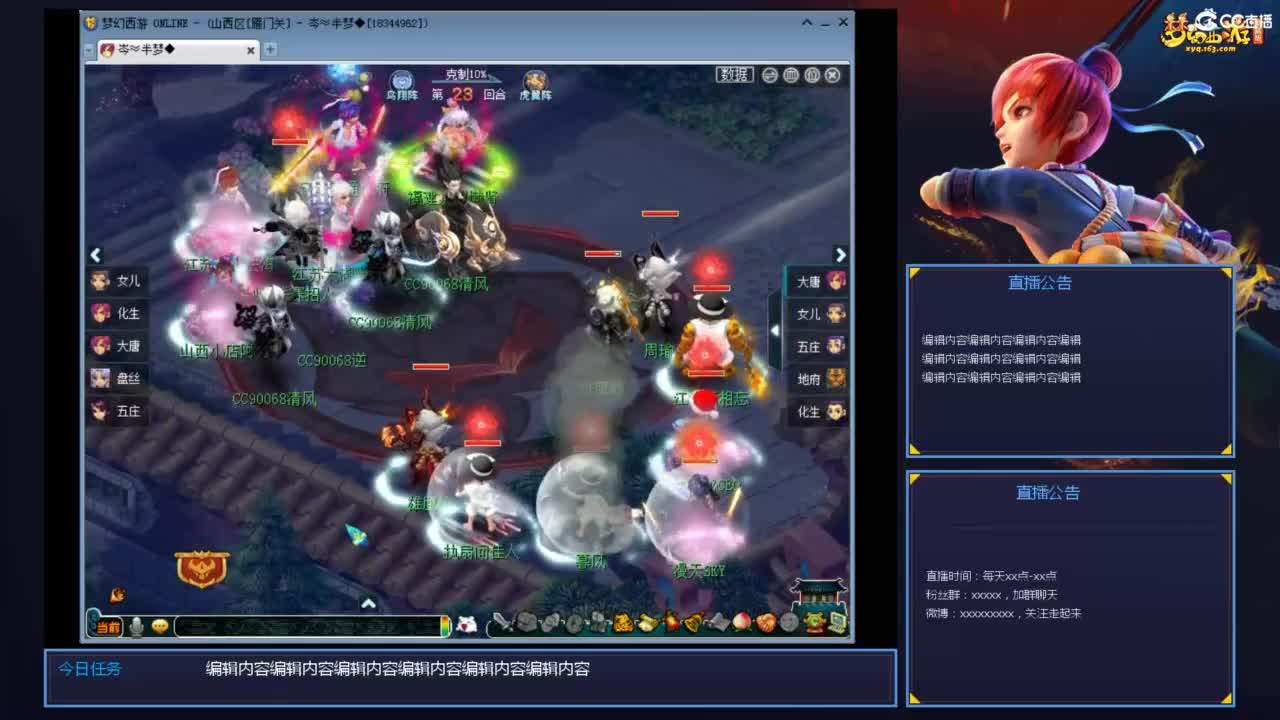Toggle the grid-style circular icon near 数据 button
This screenshot has height=720, width=1280.
791,75
